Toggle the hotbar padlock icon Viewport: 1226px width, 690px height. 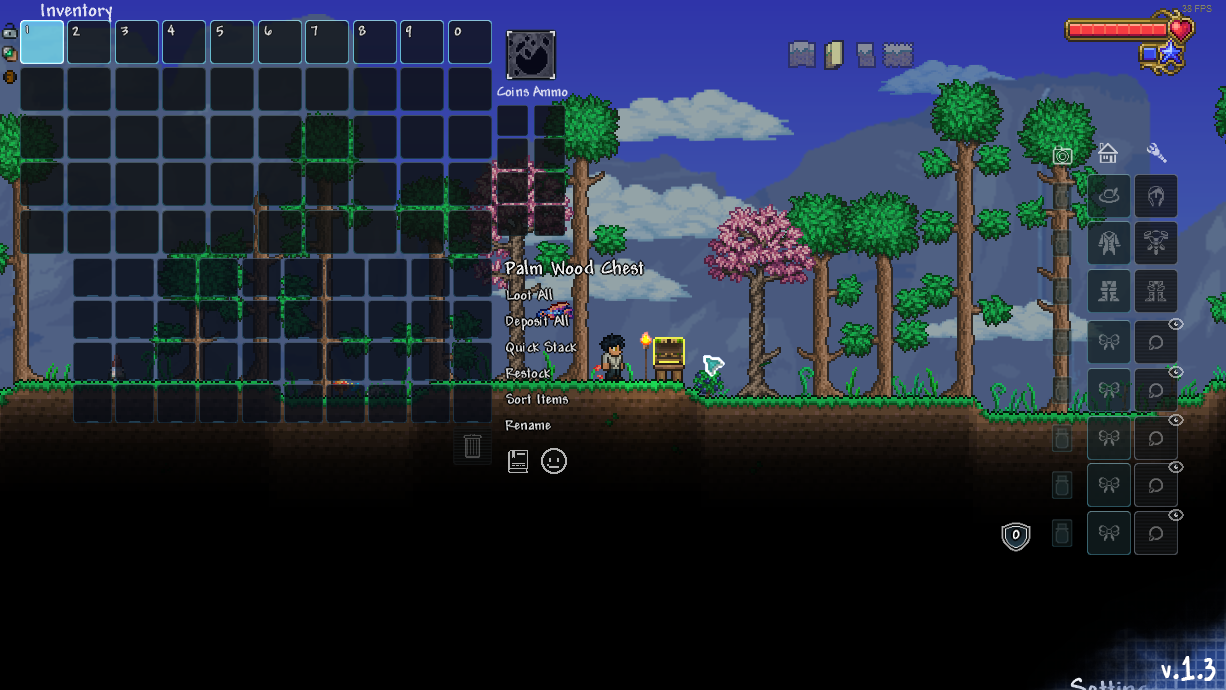point(9,31)
